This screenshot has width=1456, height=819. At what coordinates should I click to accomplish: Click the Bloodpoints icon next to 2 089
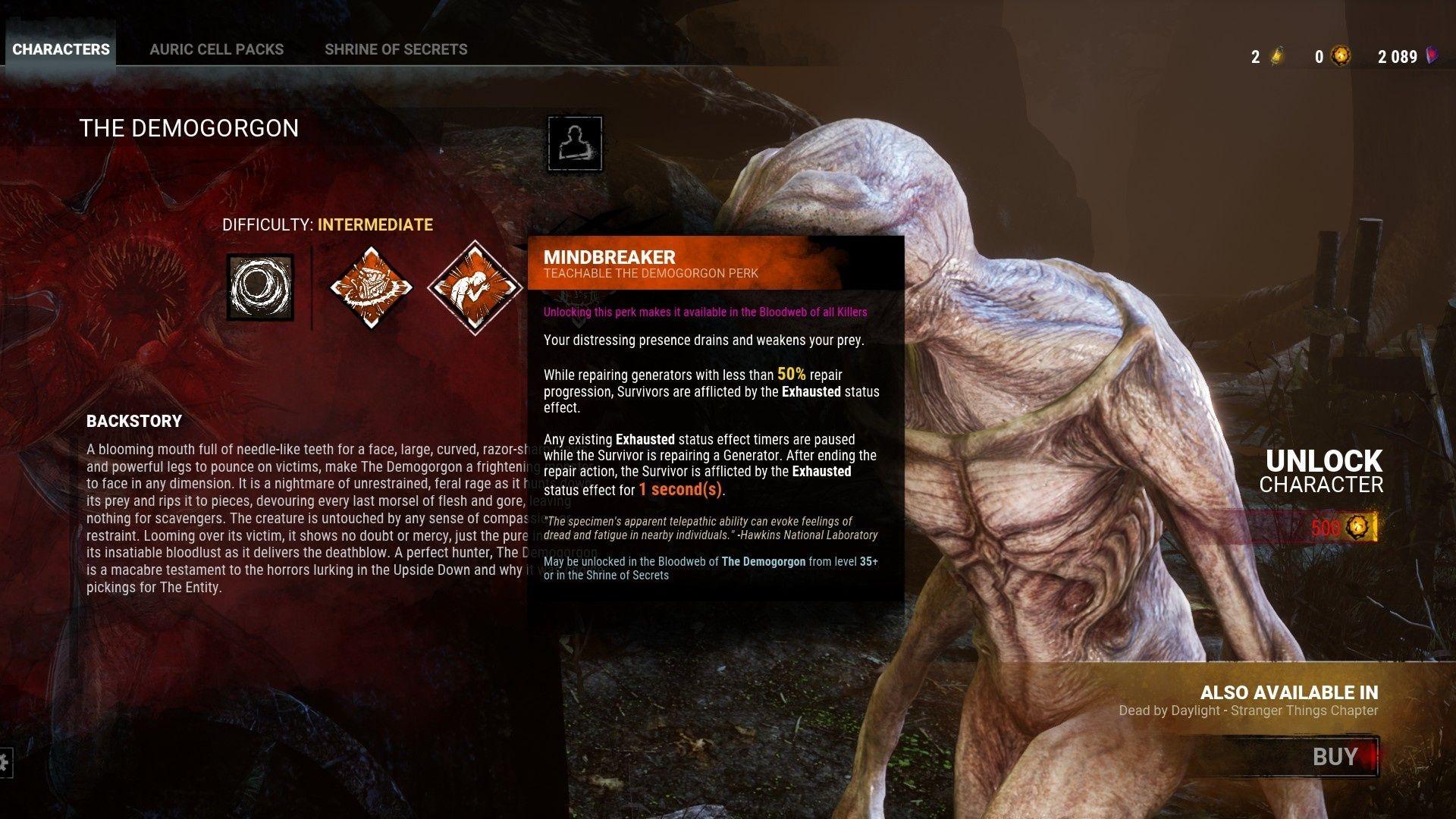1432,56
